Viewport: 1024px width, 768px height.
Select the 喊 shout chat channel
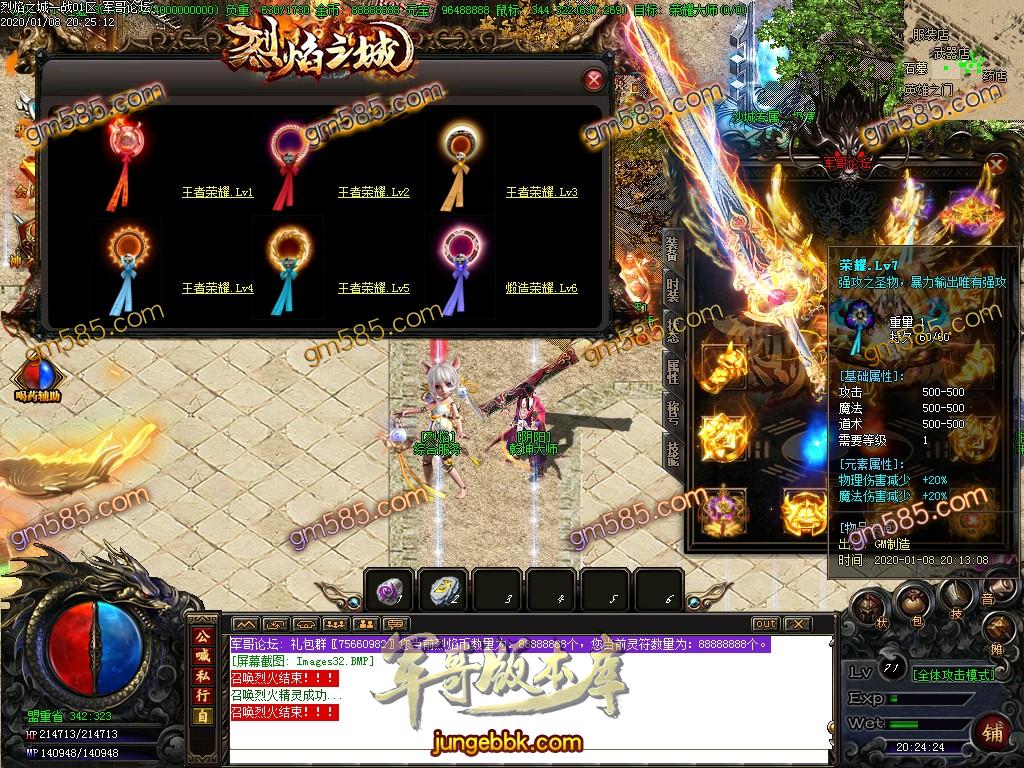(x=203, y=655)
